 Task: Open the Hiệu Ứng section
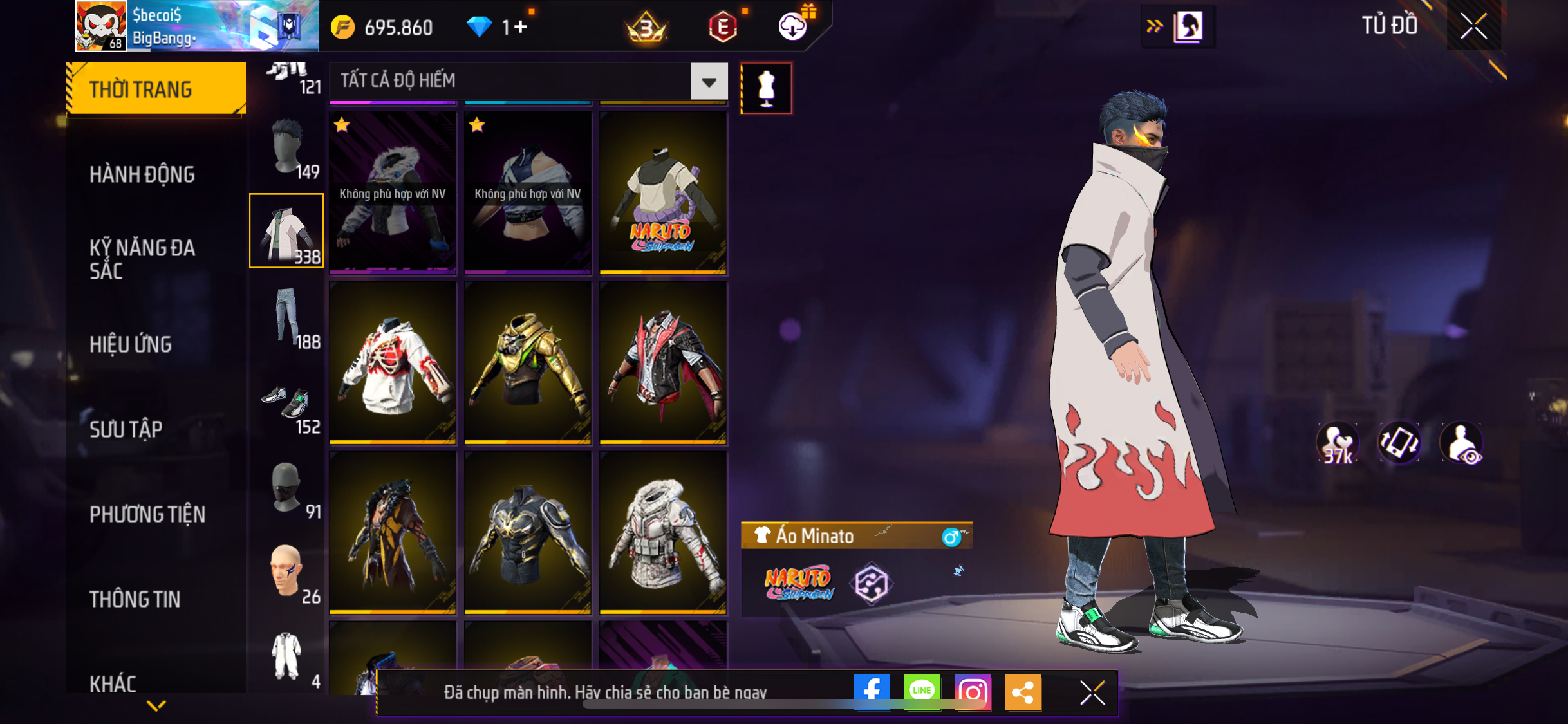(x=131, y=344)
